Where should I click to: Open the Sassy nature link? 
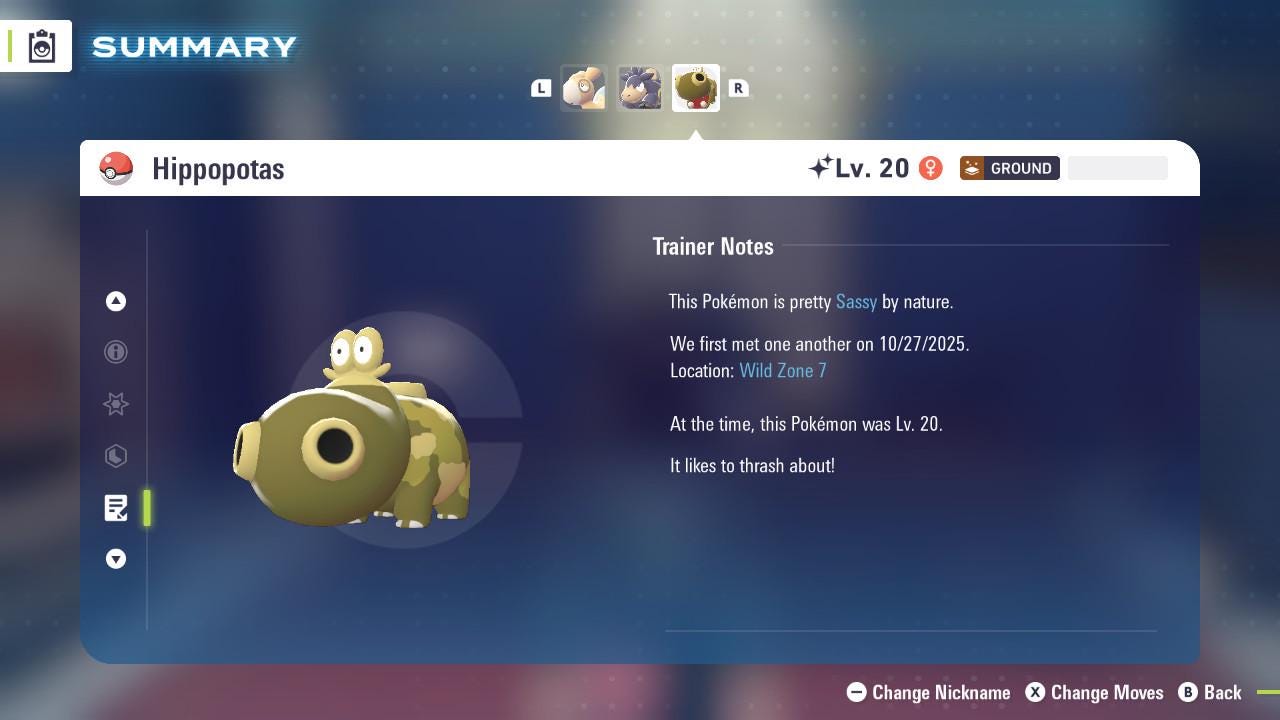[x=856, y=302]
